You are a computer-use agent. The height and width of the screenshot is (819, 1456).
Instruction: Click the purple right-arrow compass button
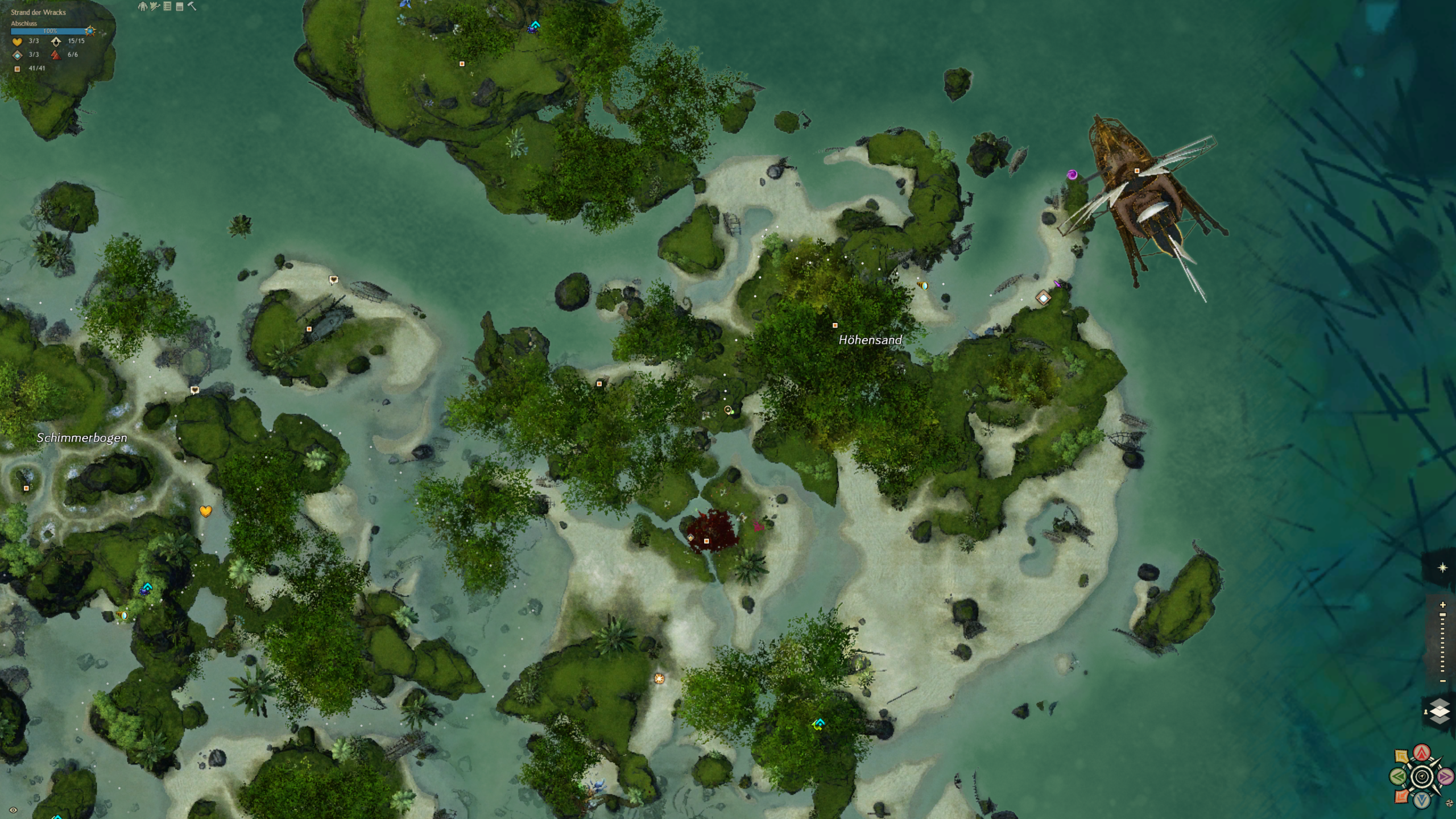(1445, 776)
